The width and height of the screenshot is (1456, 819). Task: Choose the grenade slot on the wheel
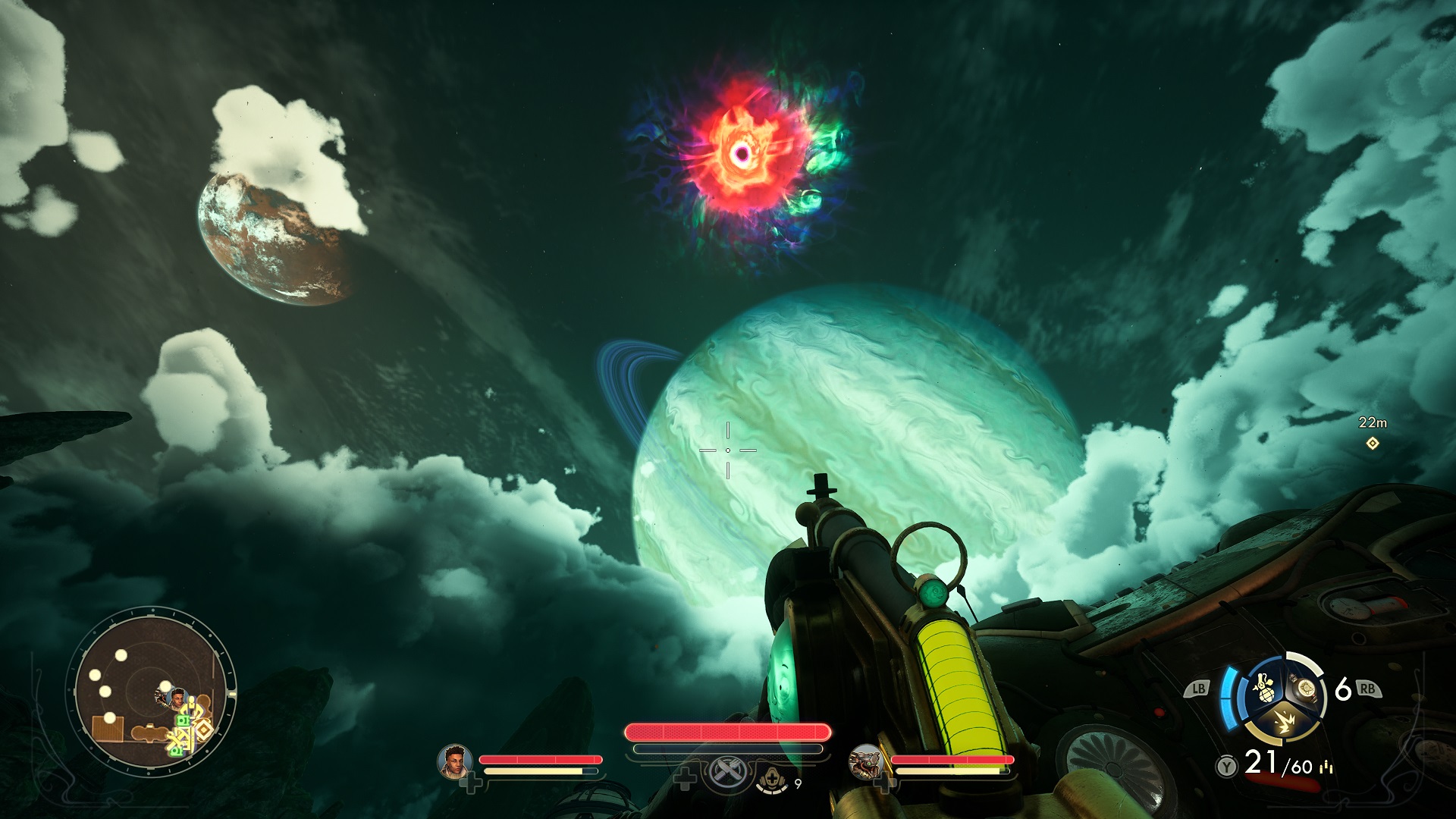click(x=1263, y=687)
